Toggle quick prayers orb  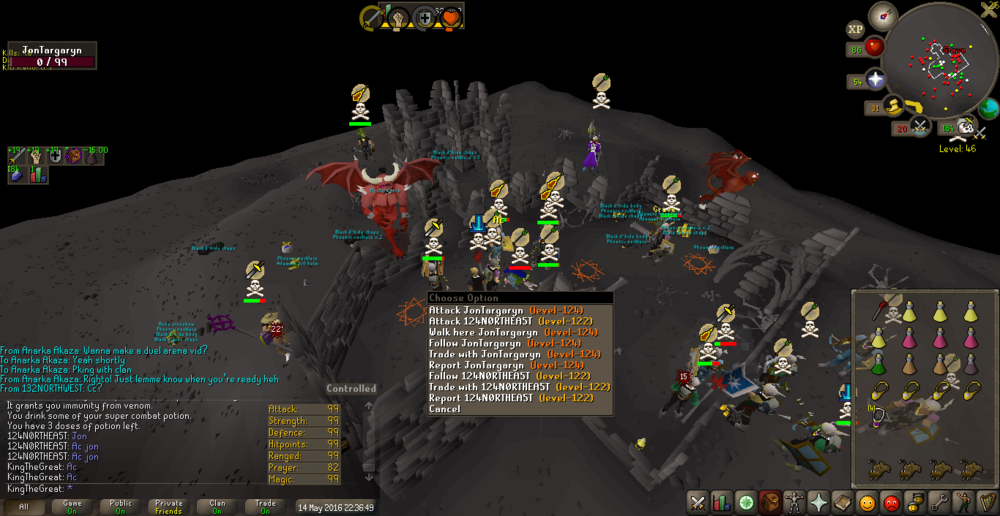coord(874,81)
